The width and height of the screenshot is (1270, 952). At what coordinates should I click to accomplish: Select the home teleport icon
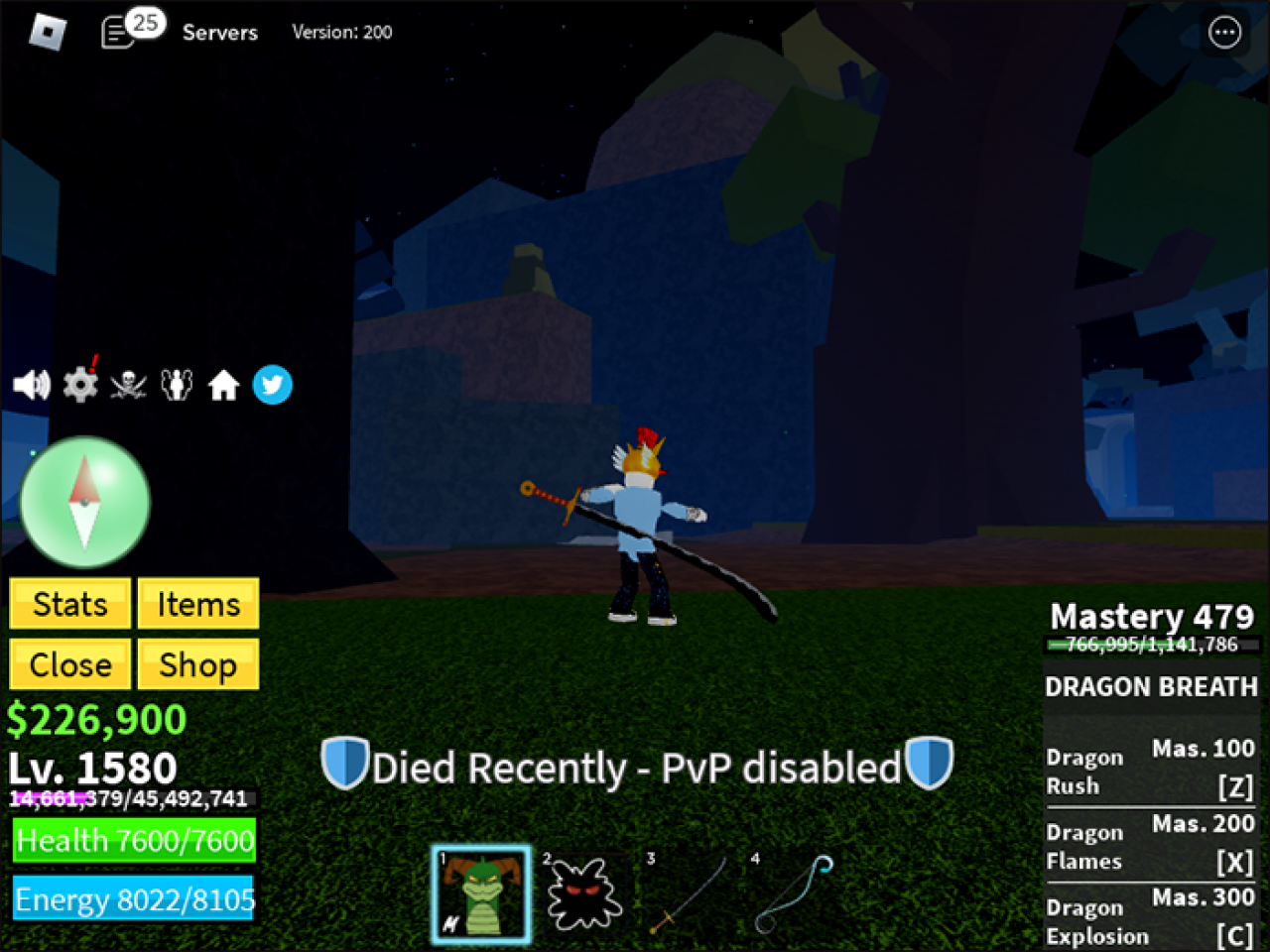224,385
